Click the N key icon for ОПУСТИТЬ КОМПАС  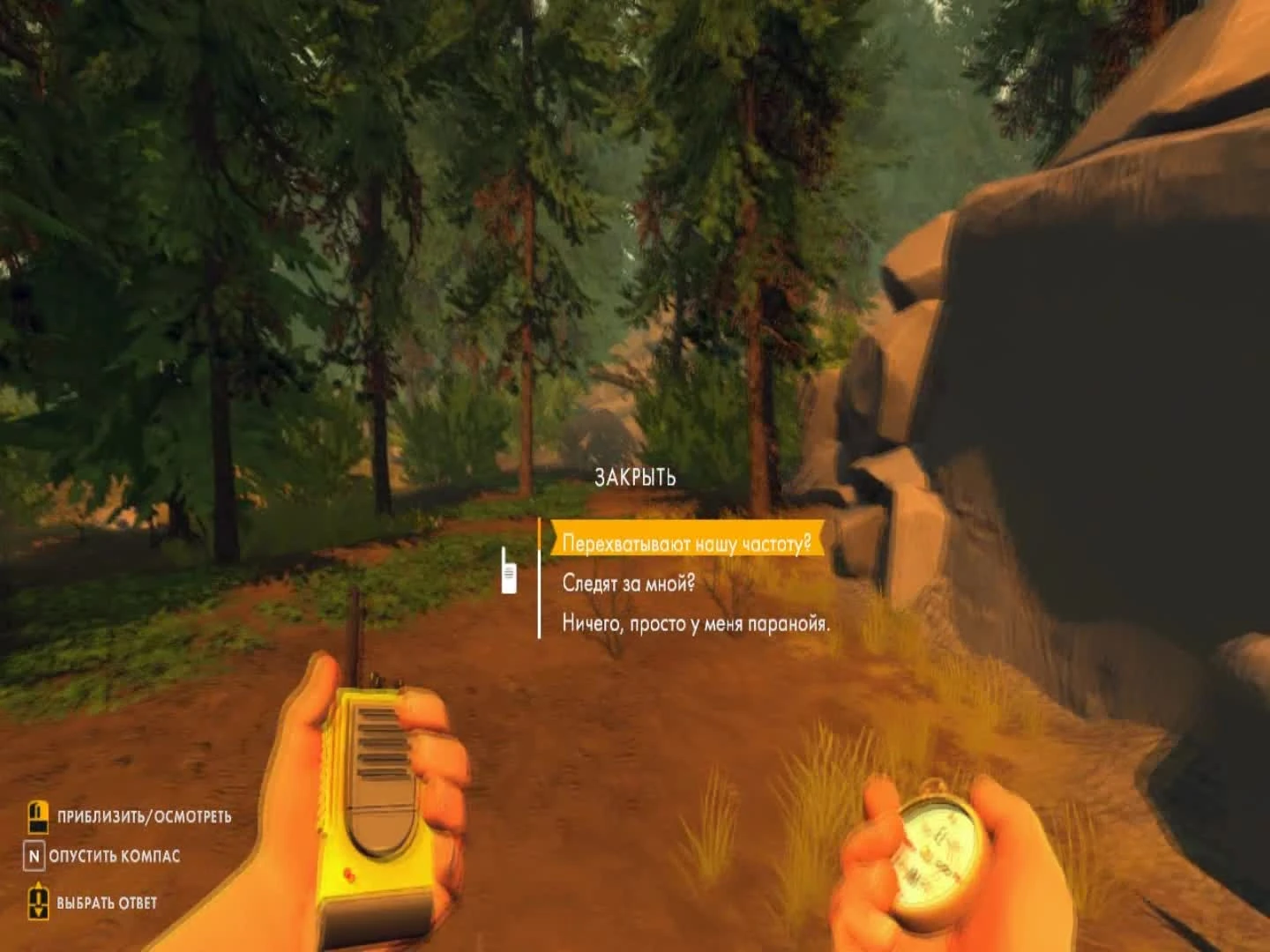(x=35, y=854)
